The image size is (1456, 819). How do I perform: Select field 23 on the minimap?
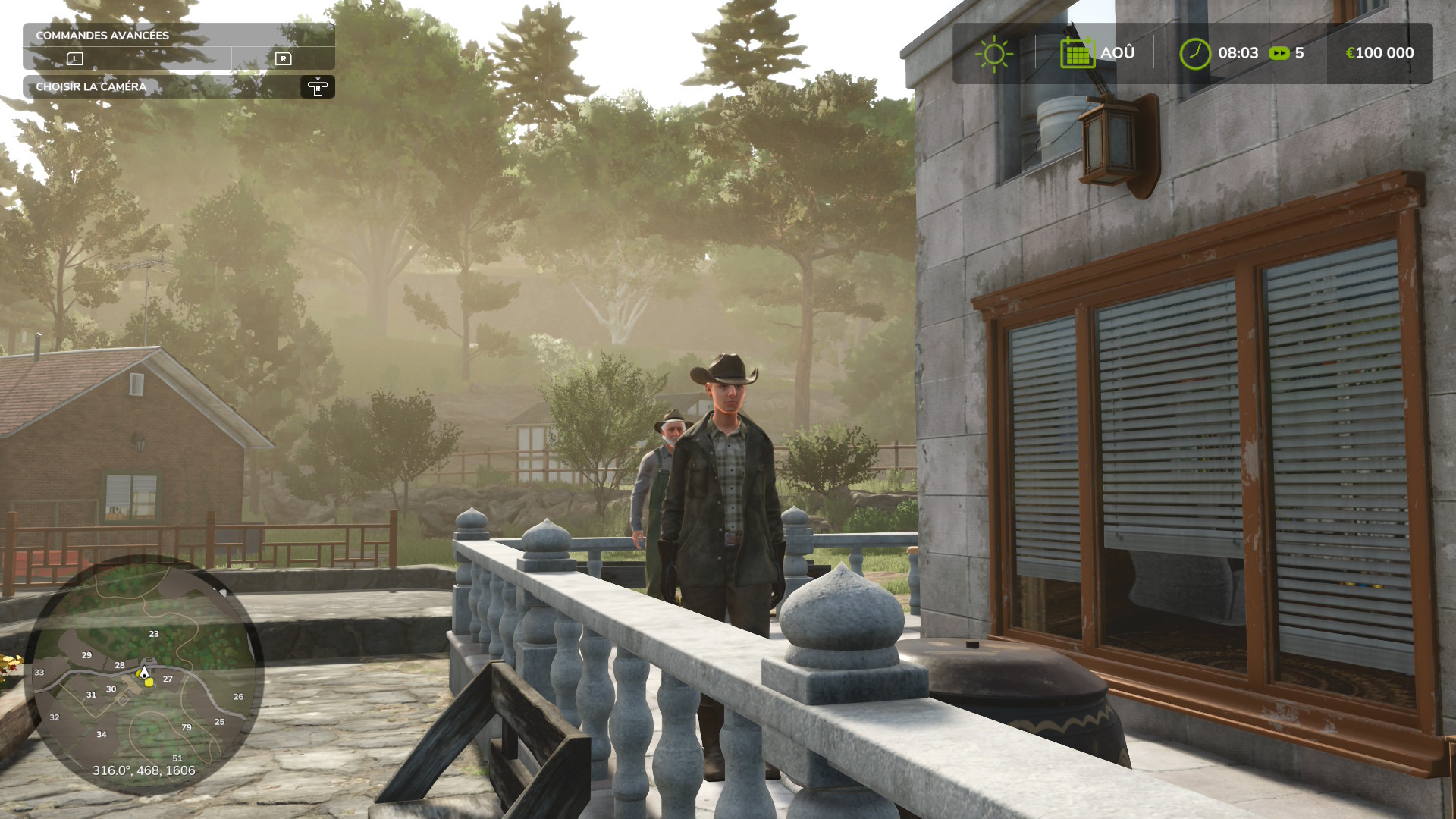pos(154,634)
